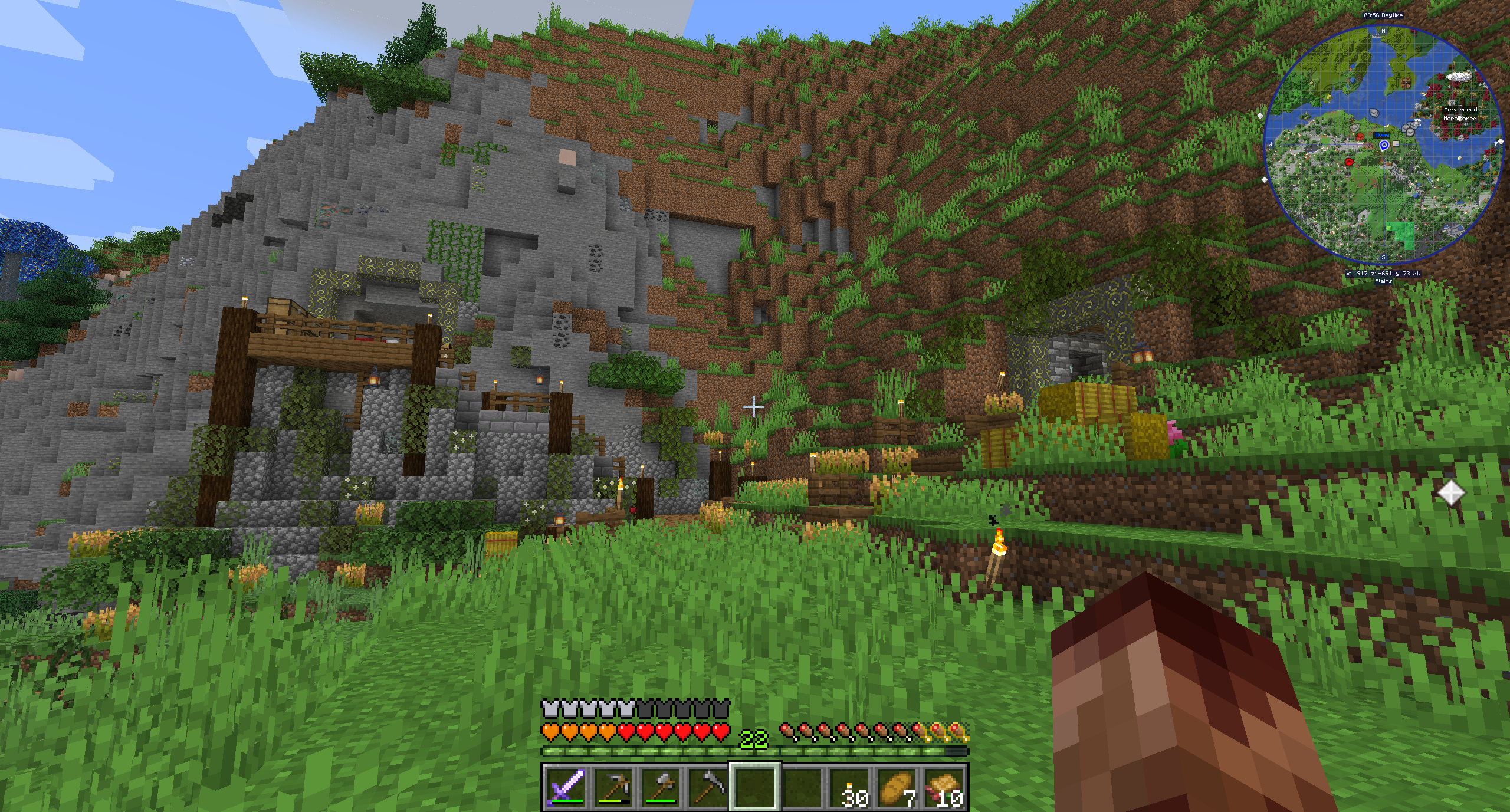Pick the bread slot with 7 loaves

point(897,786)
